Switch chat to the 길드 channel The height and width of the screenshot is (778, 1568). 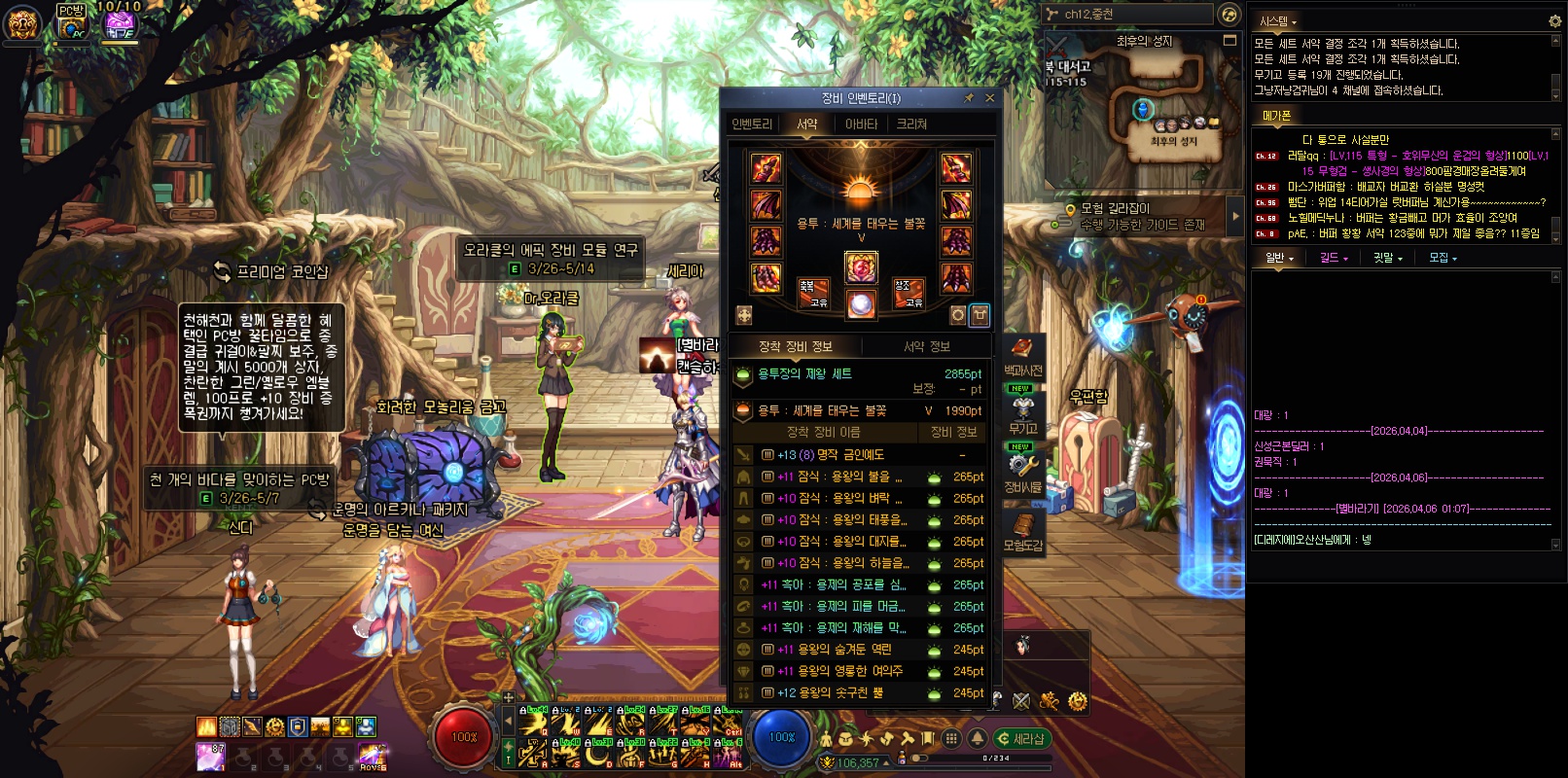click(1334, 259)
